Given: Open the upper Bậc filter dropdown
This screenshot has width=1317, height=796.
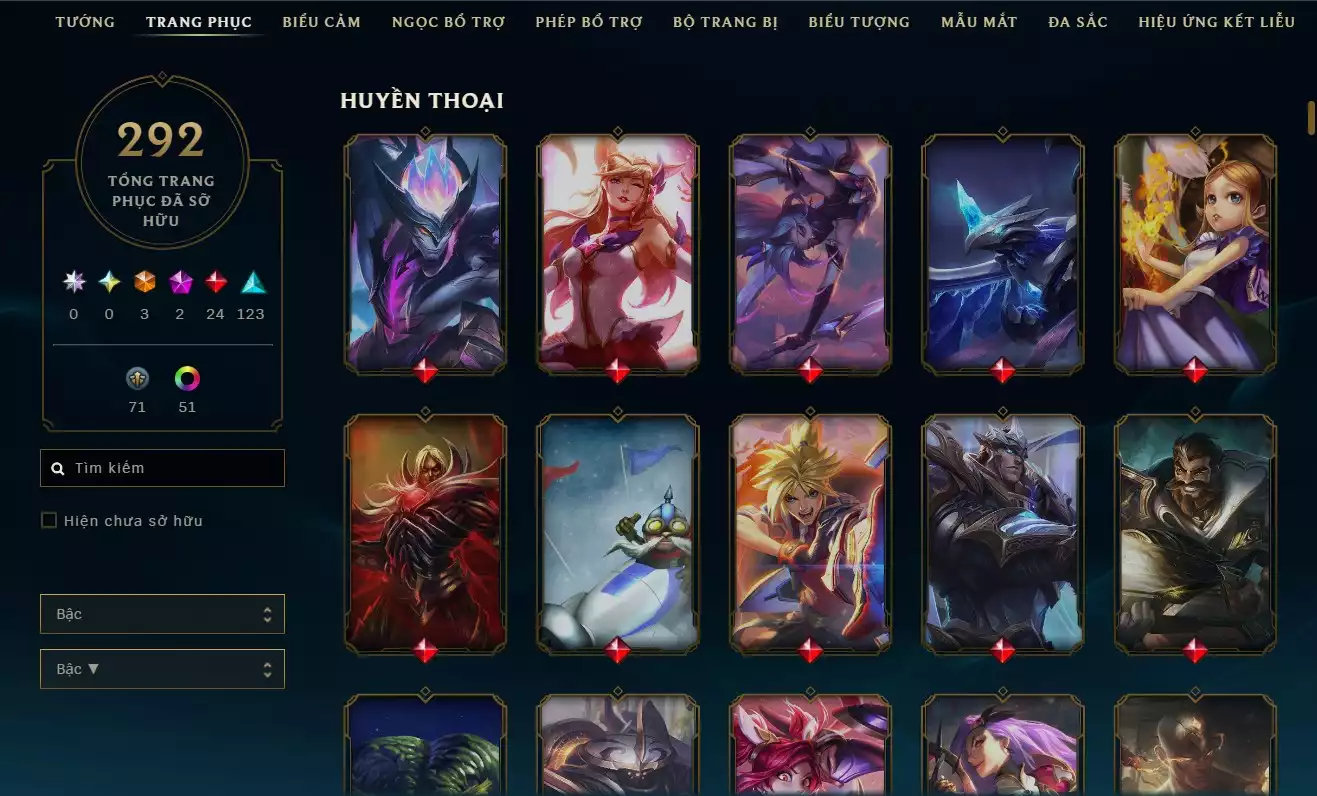Looking at the screenshot, I should click(x=162, y=614).
